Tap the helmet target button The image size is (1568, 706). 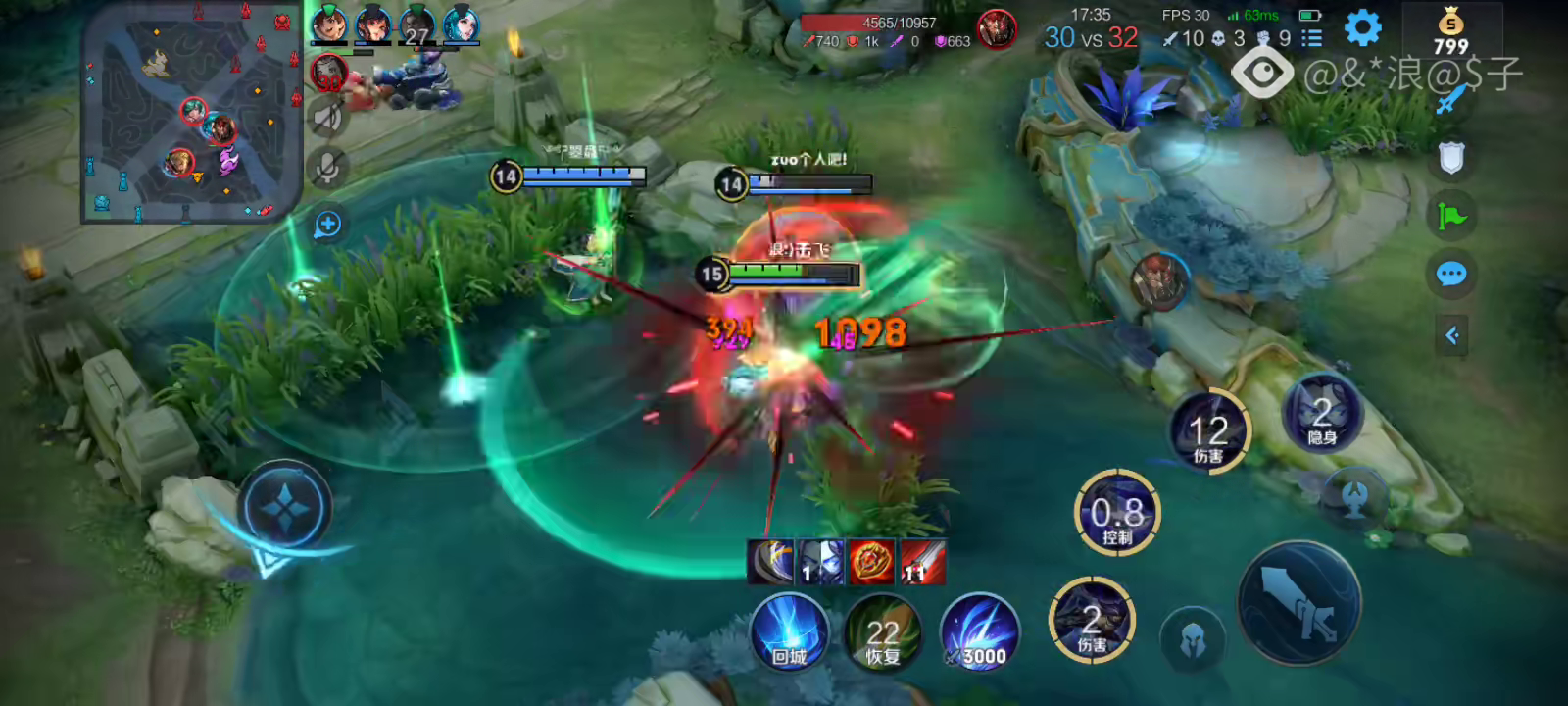tap(1193, 642)
